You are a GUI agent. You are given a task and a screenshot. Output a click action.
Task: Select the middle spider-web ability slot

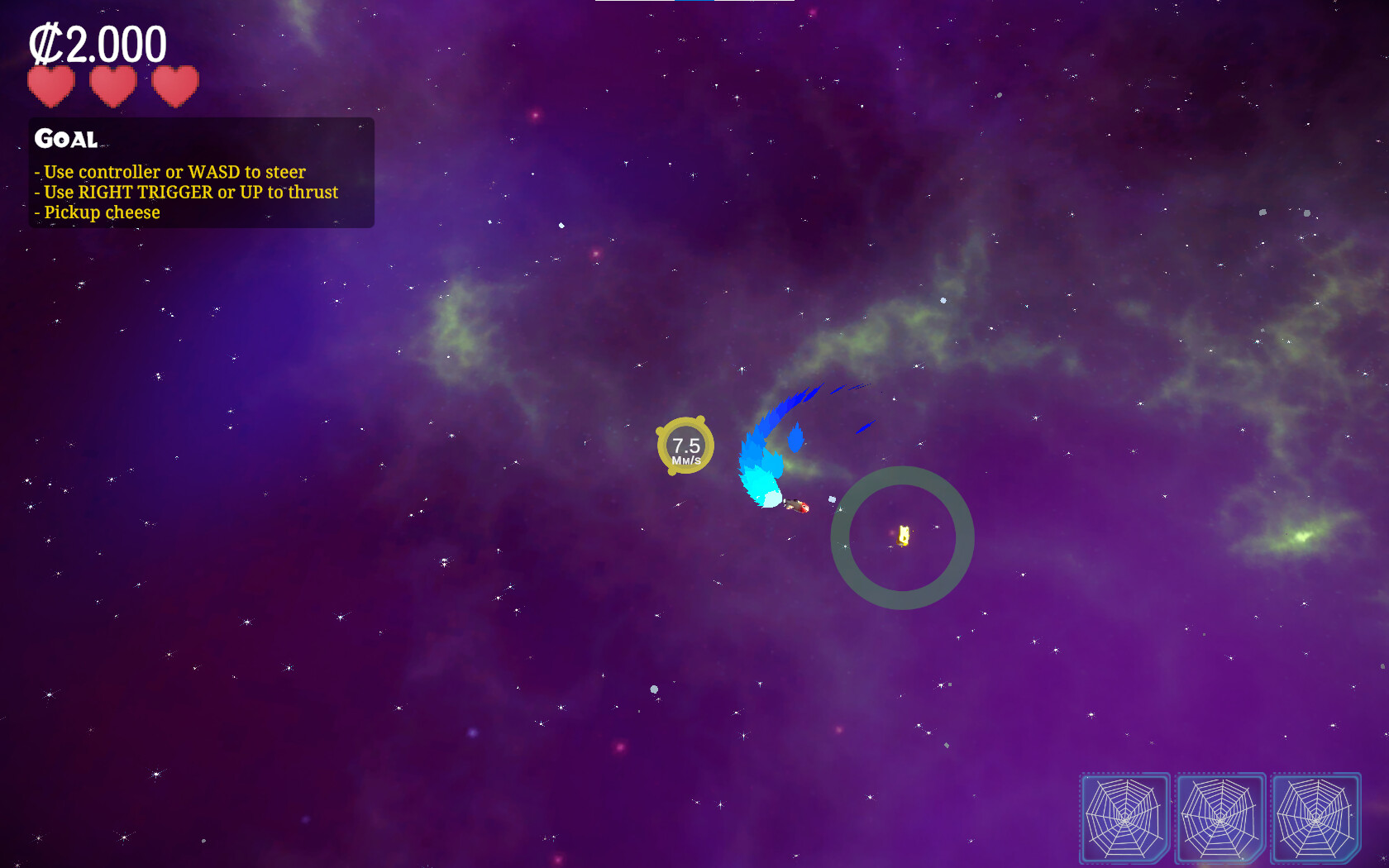[1220, 817]
